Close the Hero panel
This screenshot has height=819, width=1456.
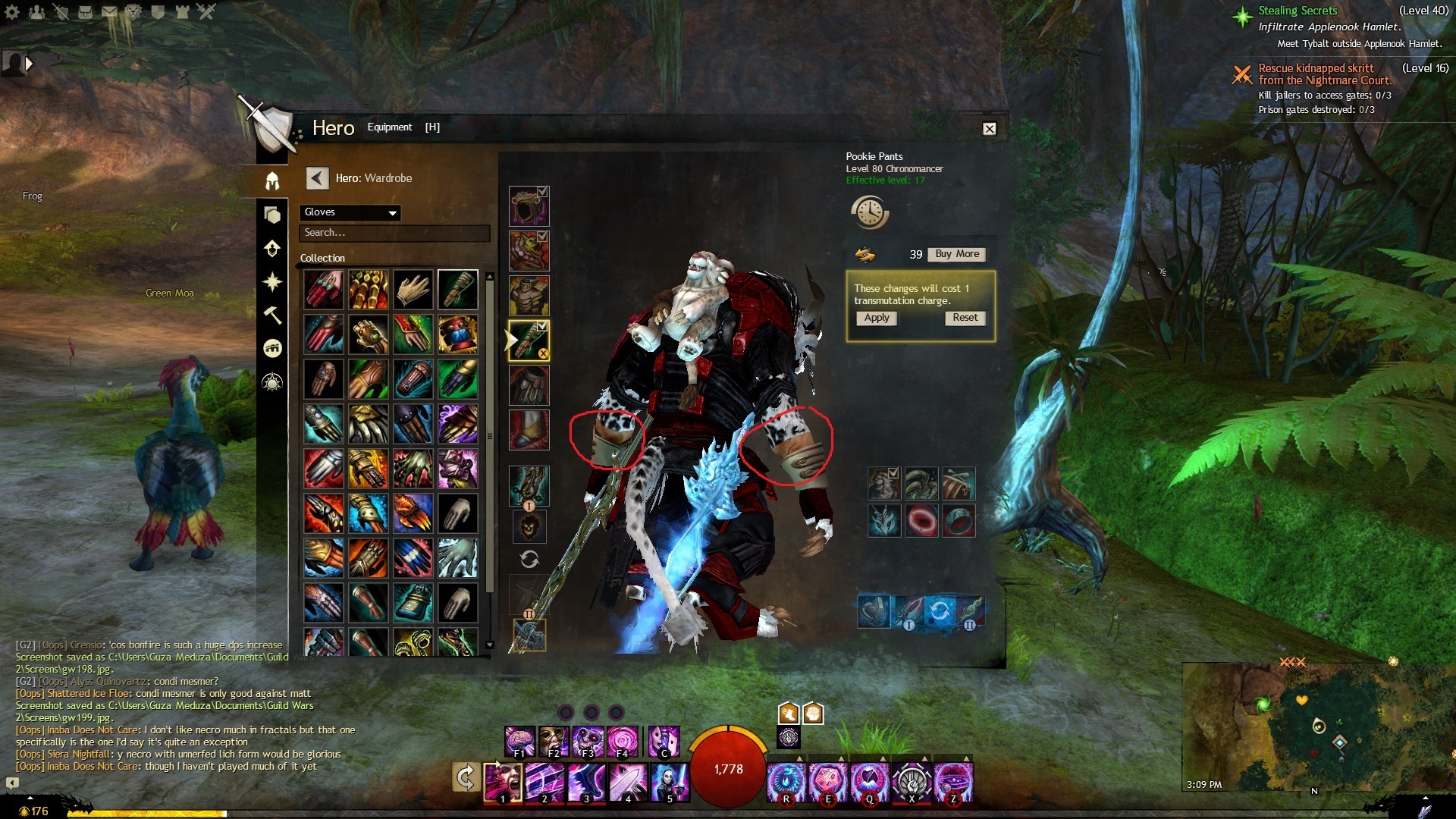click(x=989, y=129)
